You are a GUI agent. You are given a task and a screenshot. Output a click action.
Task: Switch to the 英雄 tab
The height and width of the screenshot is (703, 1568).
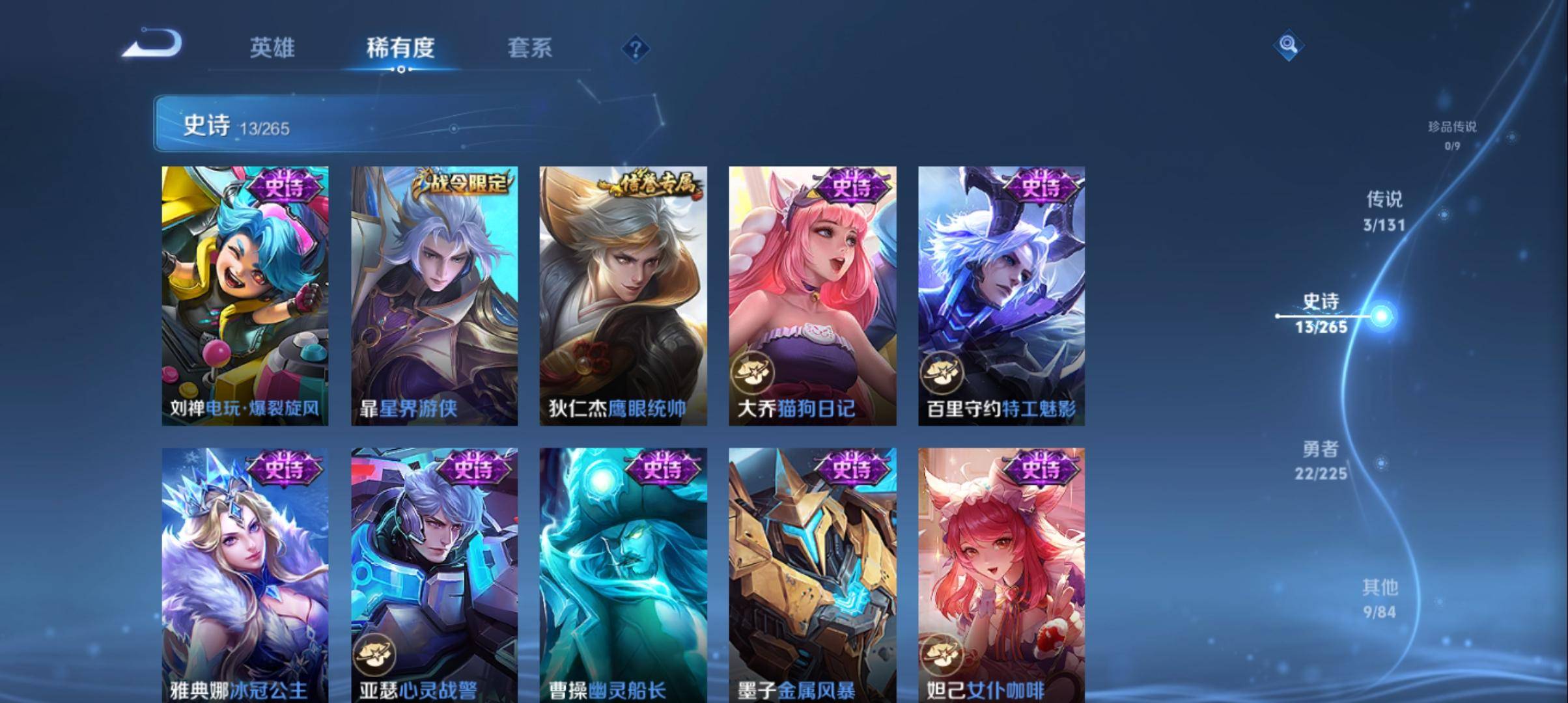click(272, 48)
